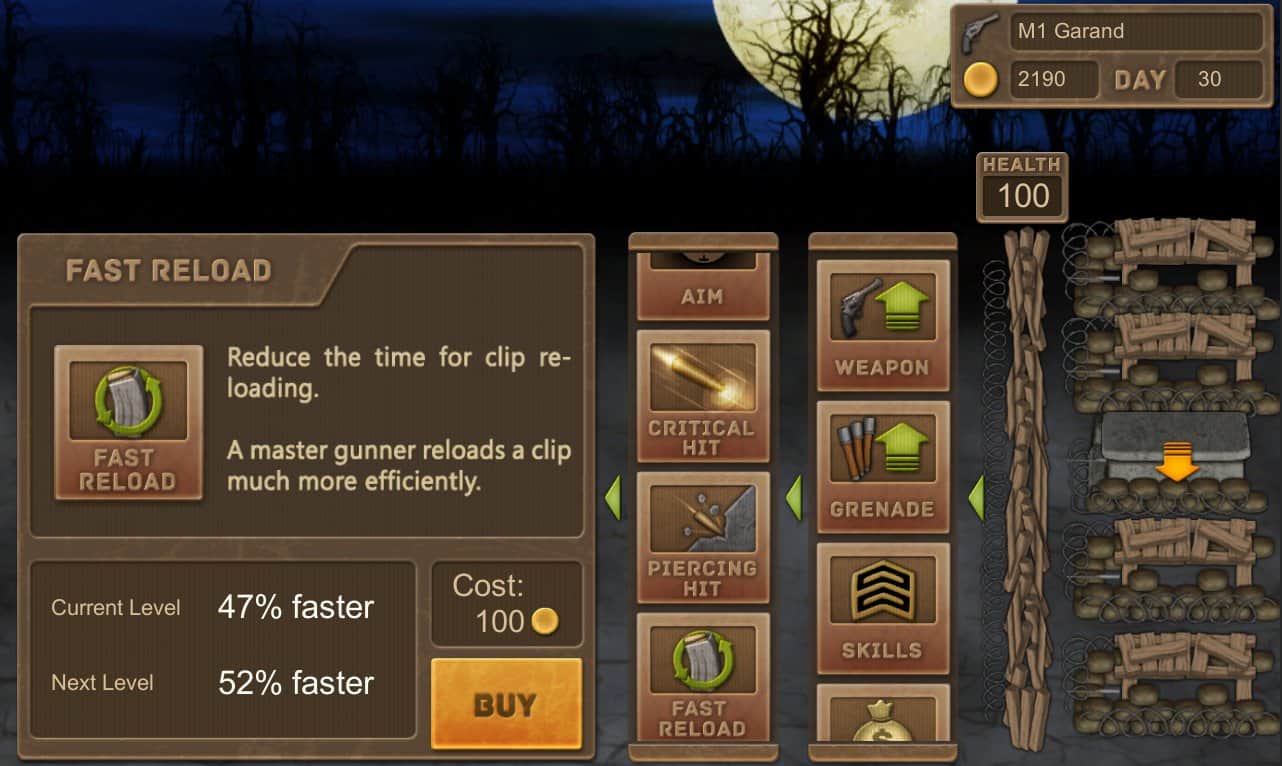Screen dimensions: 1282x766
Task: Open the Weapon upgrade category
Action: point(882,325)
